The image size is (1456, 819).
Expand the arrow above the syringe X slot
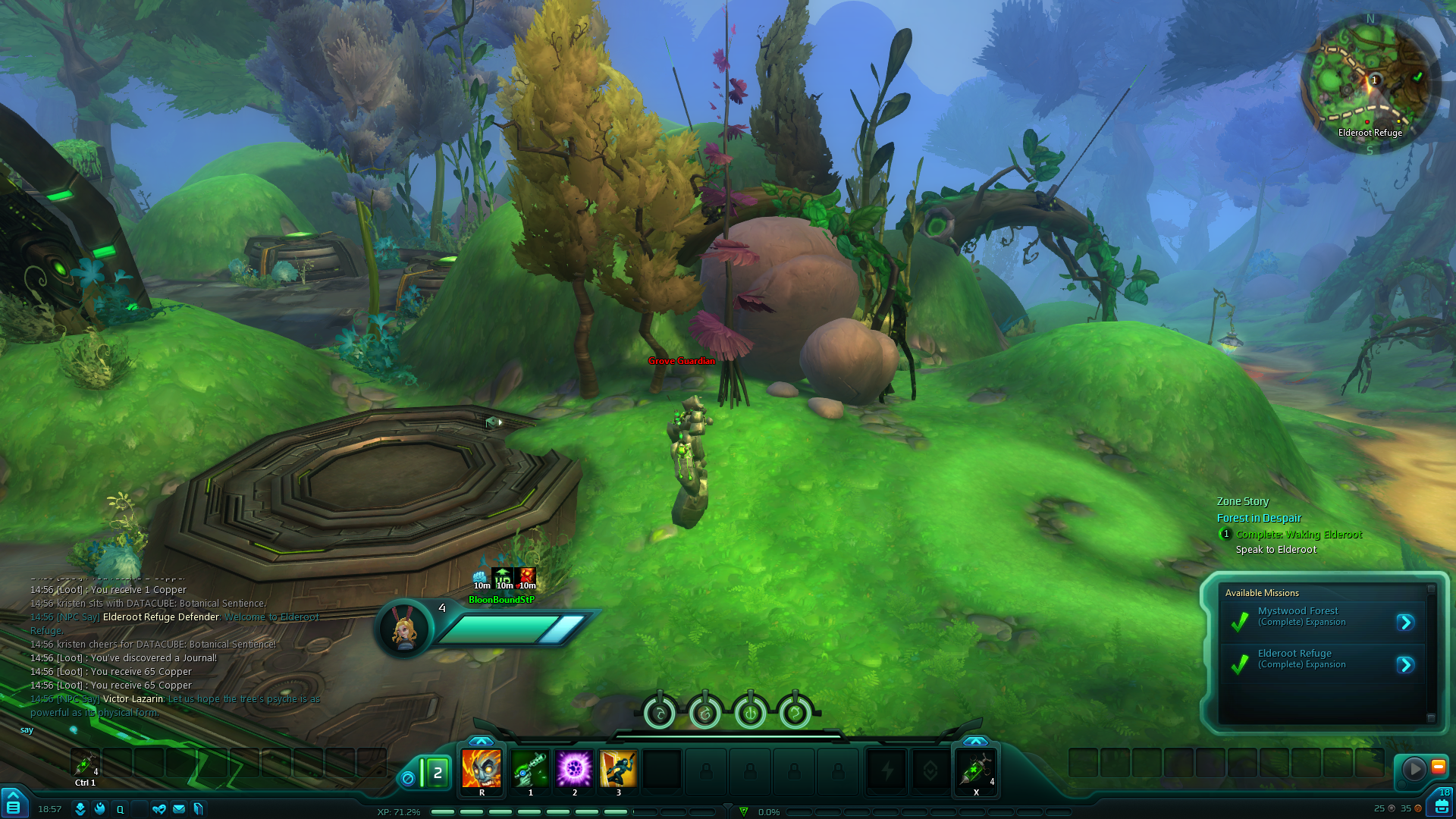[x=975, y=741]
